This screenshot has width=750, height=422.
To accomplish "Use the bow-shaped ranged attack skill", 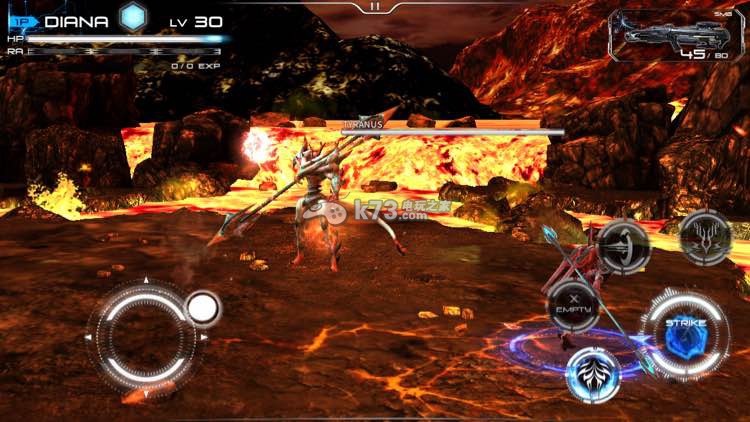I will pyautogui.click(x=624, y=246).
